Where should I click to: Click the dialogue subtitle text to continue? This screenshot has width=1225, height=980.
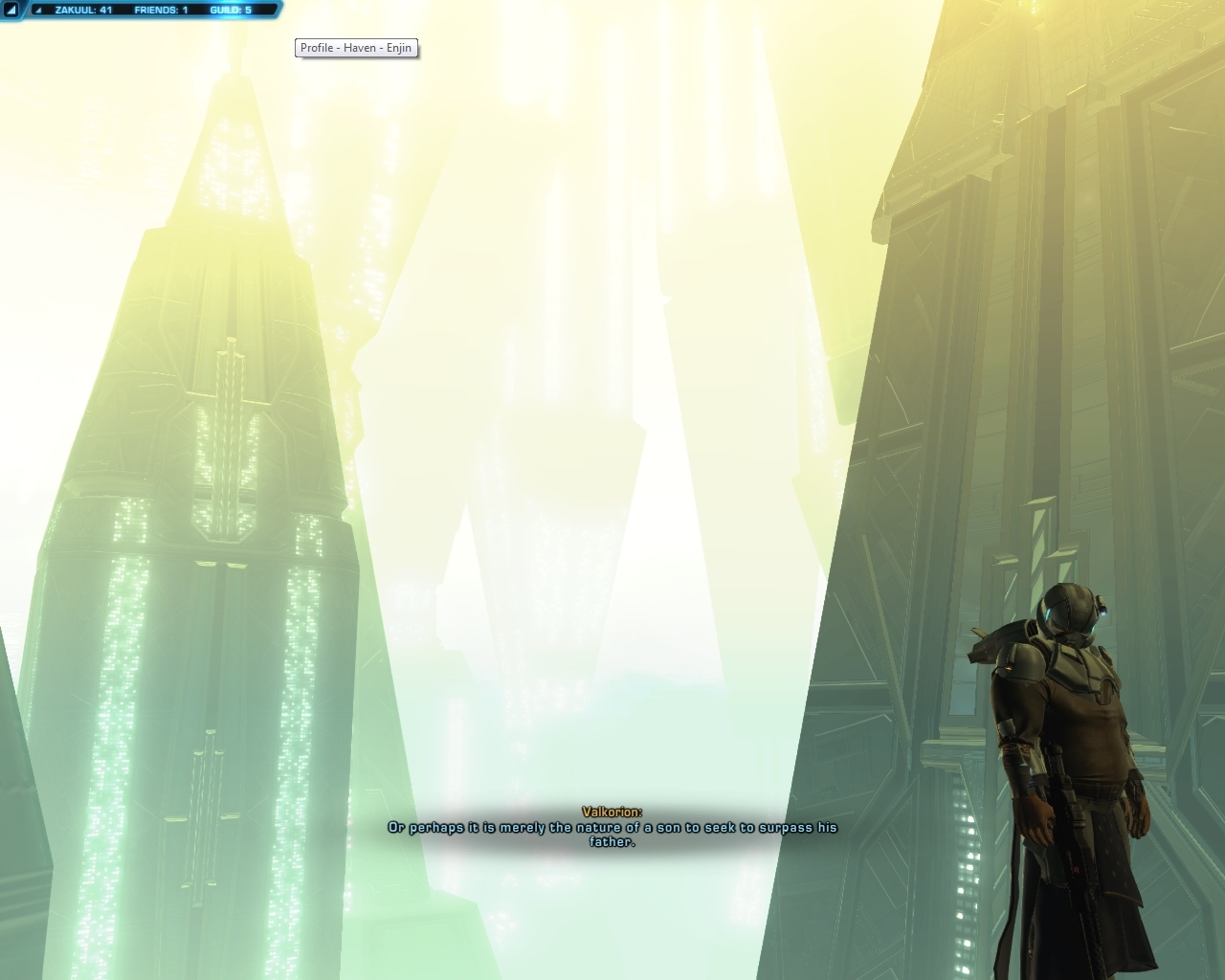[612, 829]
